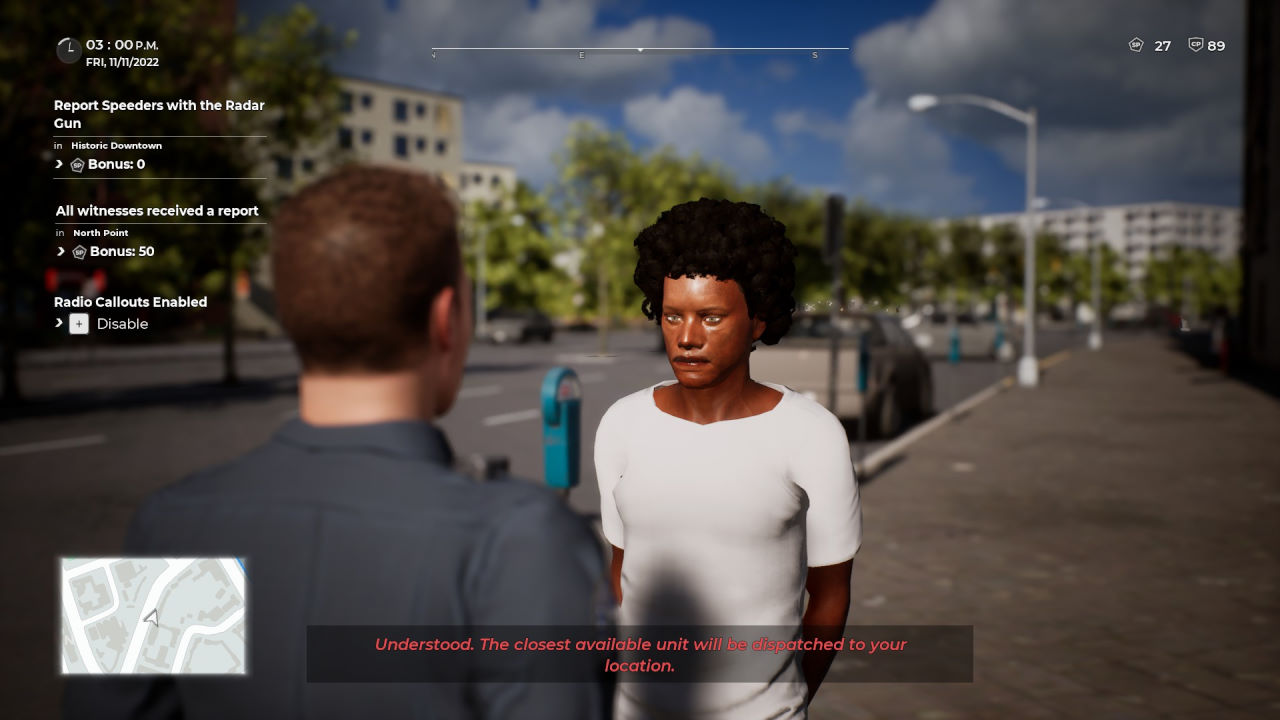Click the compass bar heading indicator
1280x720 pixels.
[x=640, y=49]
